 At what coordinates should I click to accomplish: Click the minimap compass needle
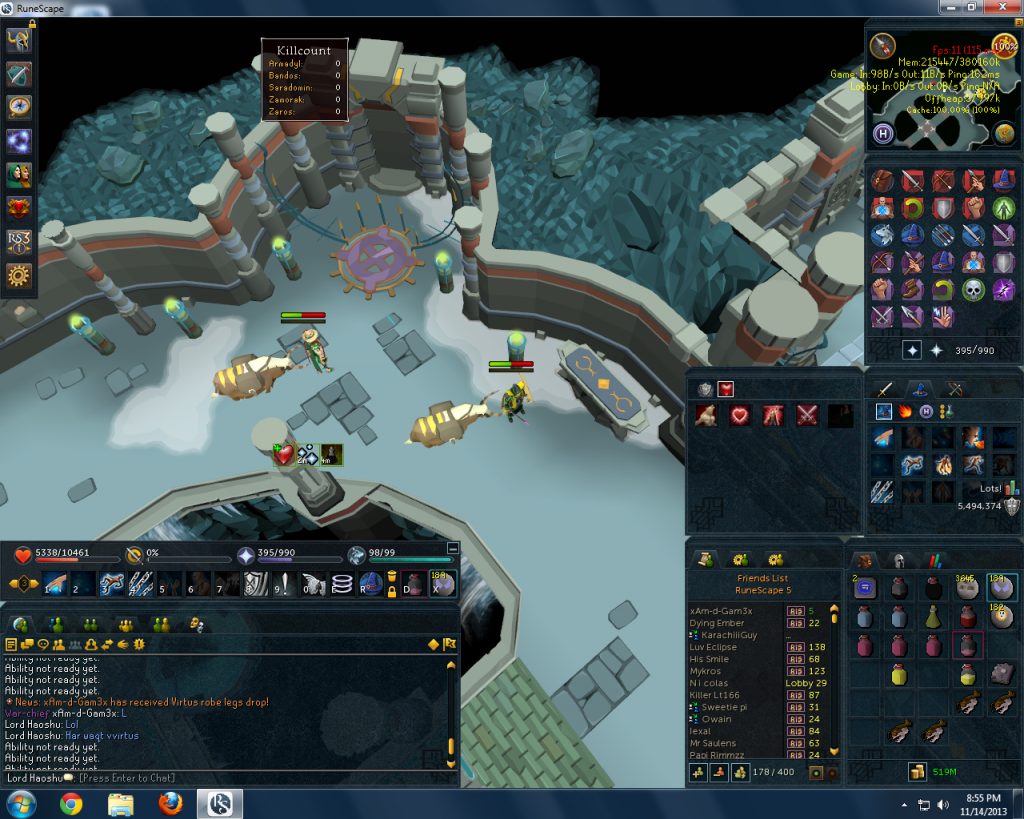click(x=883, y=45)
